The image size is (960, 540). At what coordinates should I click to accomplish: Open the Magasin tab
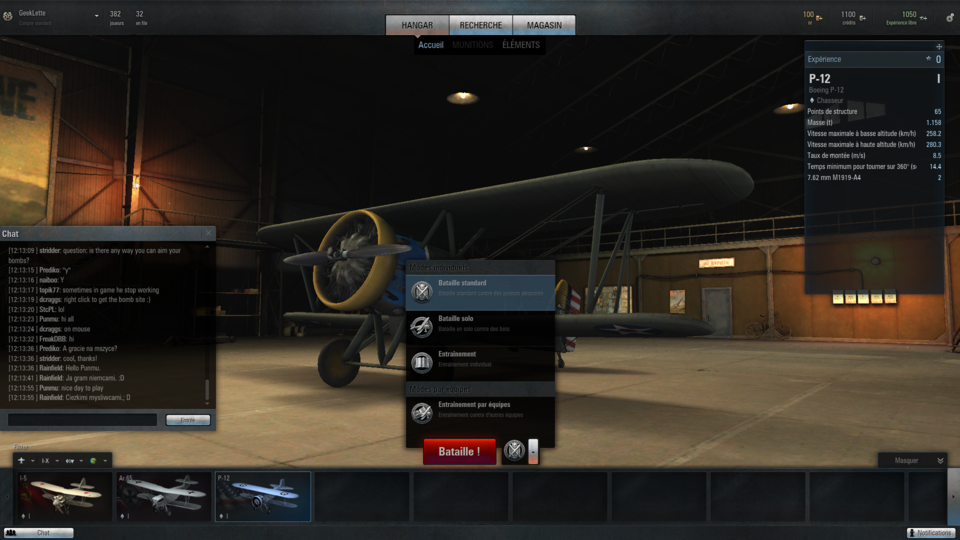[544, 25]
